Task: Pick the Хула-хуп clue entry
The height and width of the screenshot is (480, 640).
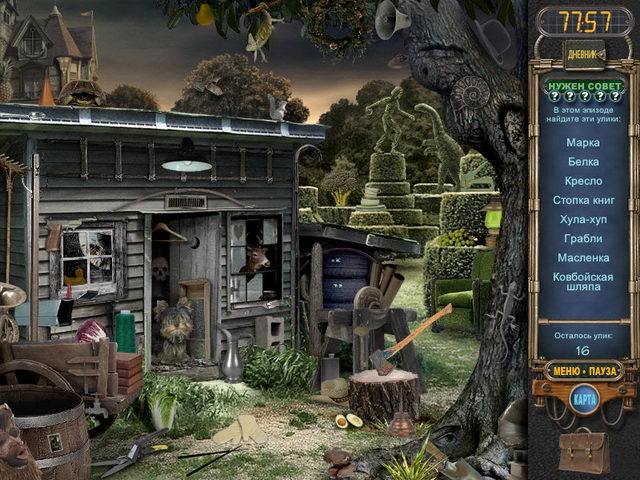Action: click(x=583, y=219)
